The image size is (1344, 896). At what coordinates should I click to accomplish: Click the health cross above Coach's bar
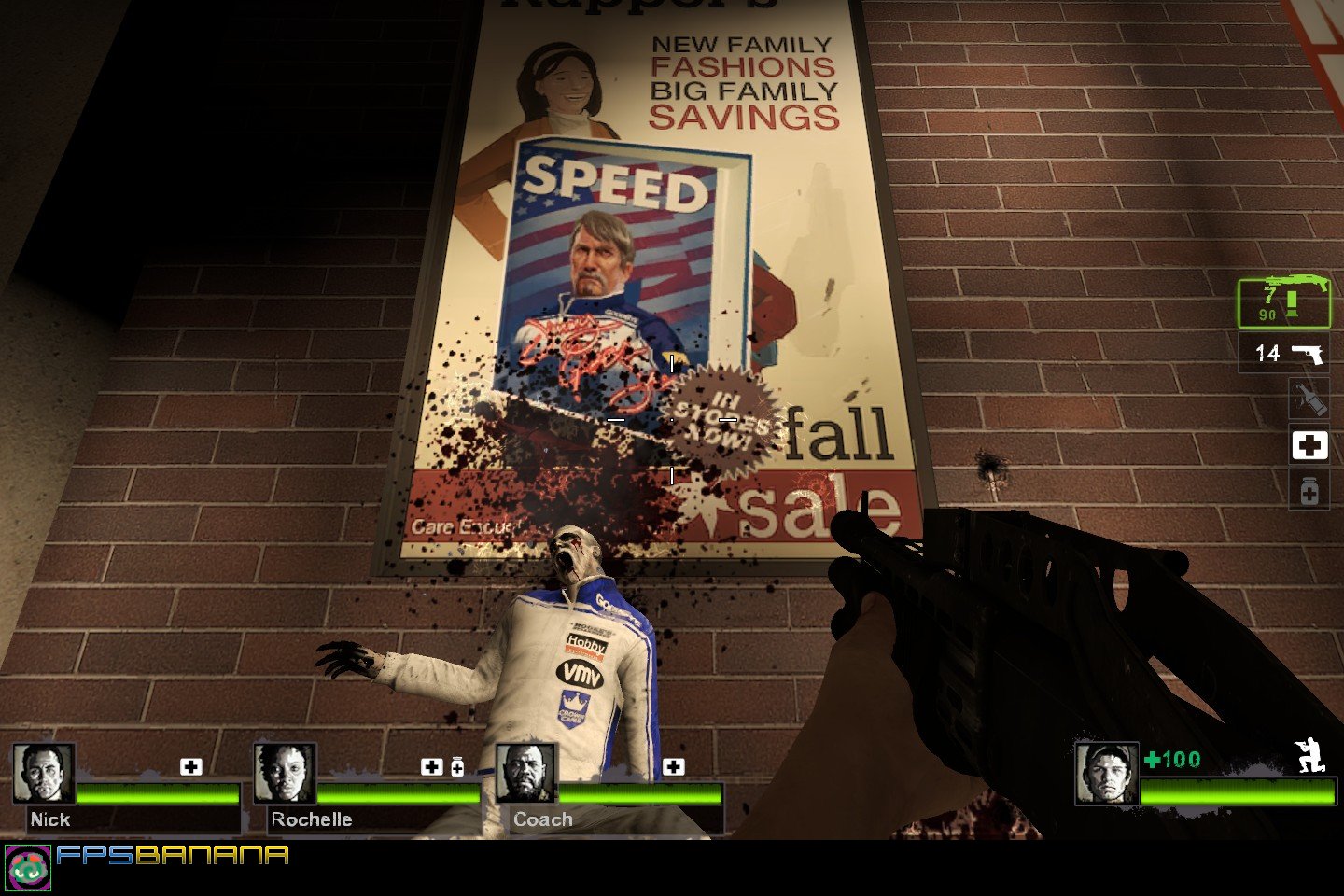674,766
